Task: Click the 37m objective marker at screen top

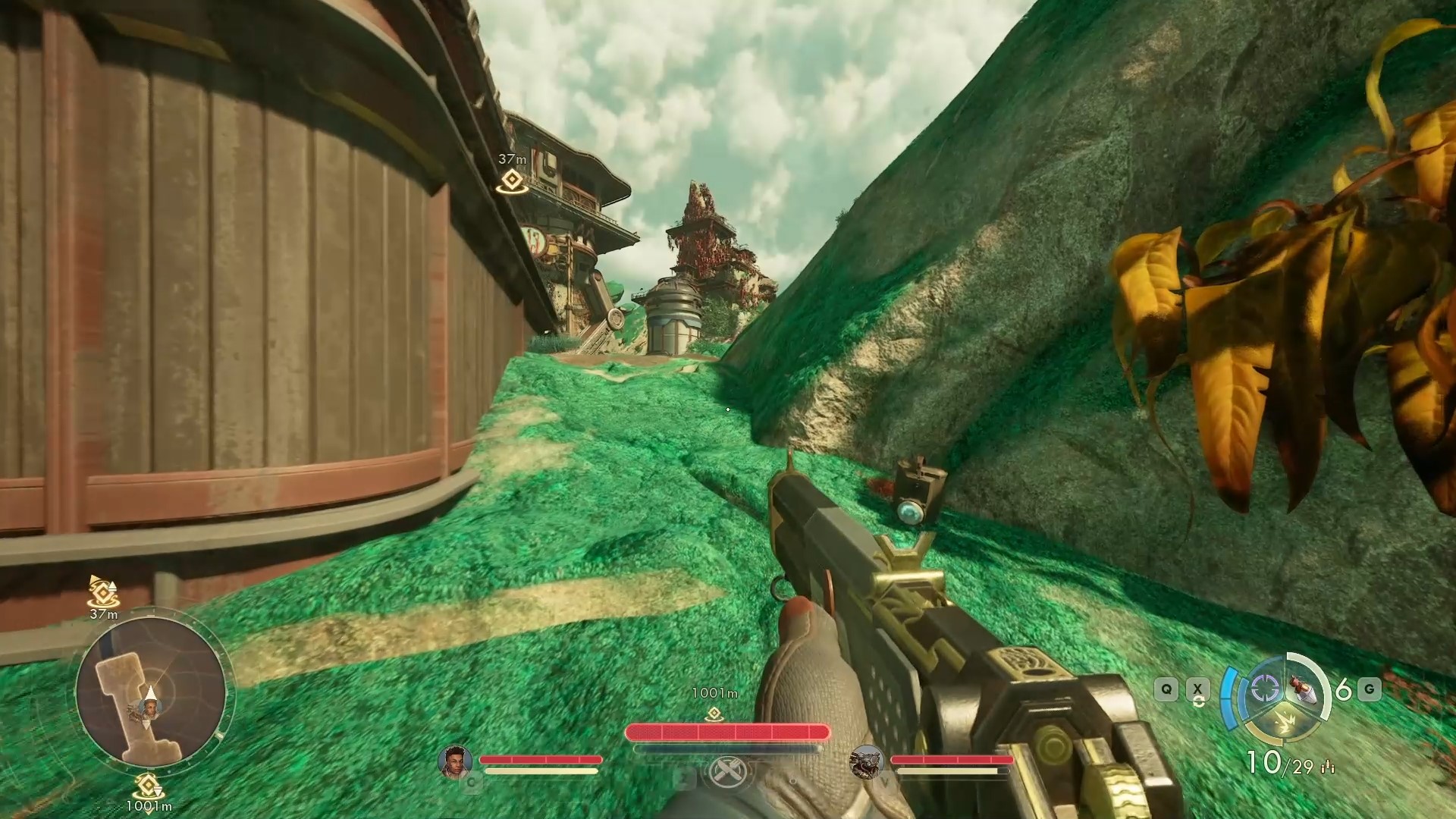Action: [x=513, y=180]
